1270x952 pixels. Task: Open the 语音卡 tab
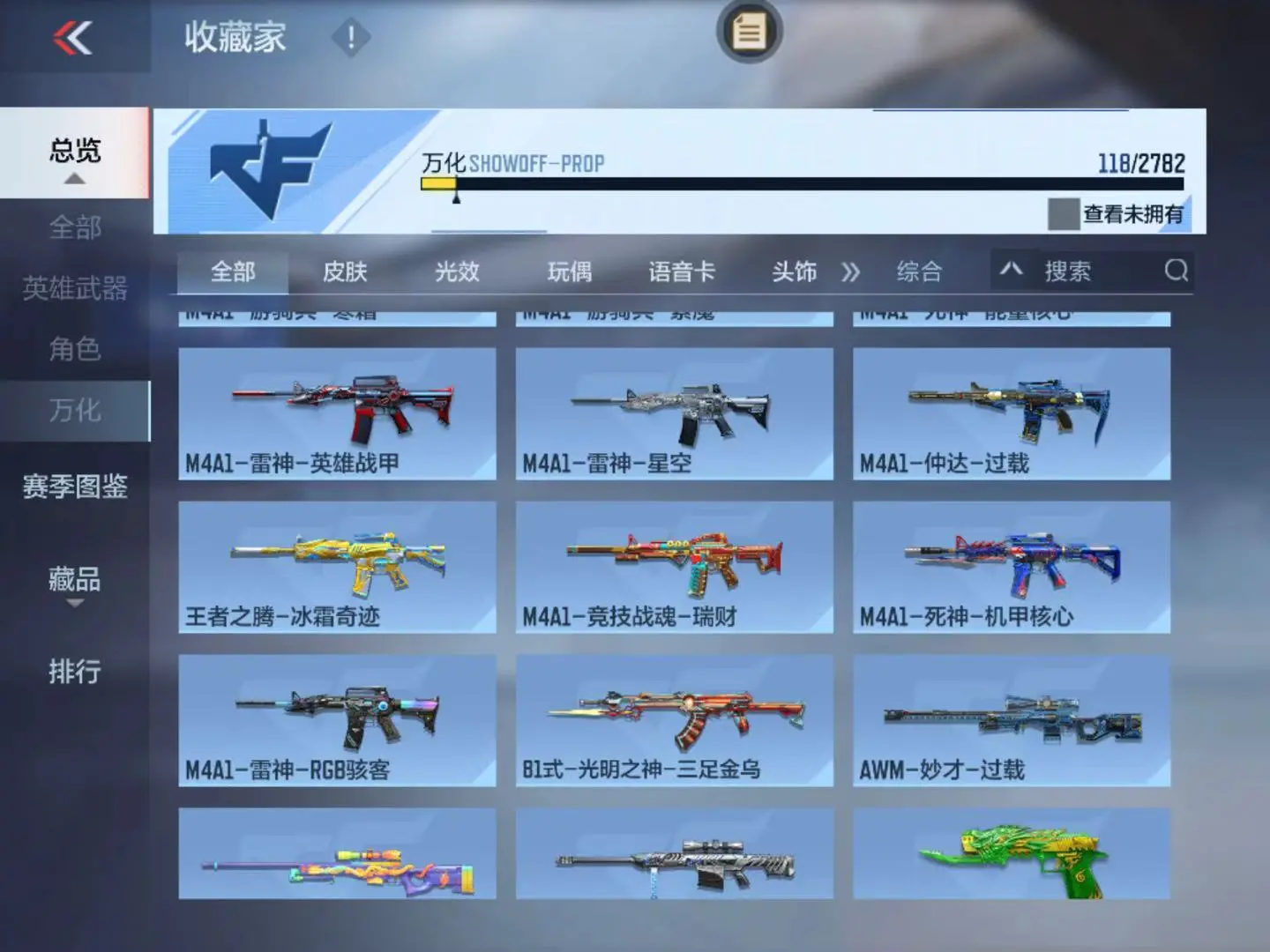coord(682,271)
